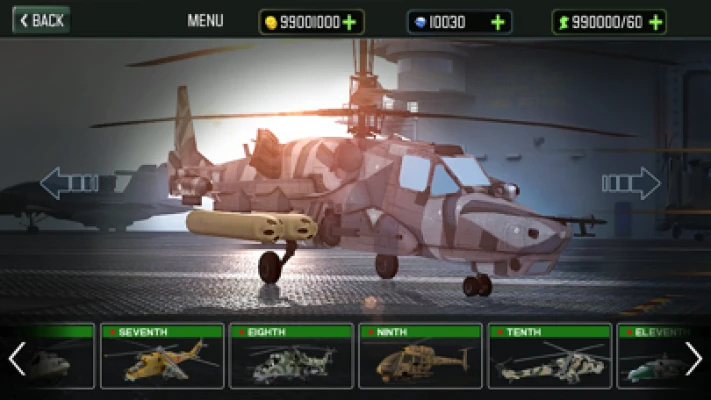Select the SEVENTH helicopter thumbnail
The width and height of the screenshot is (711, 400).
click(162, 356)
